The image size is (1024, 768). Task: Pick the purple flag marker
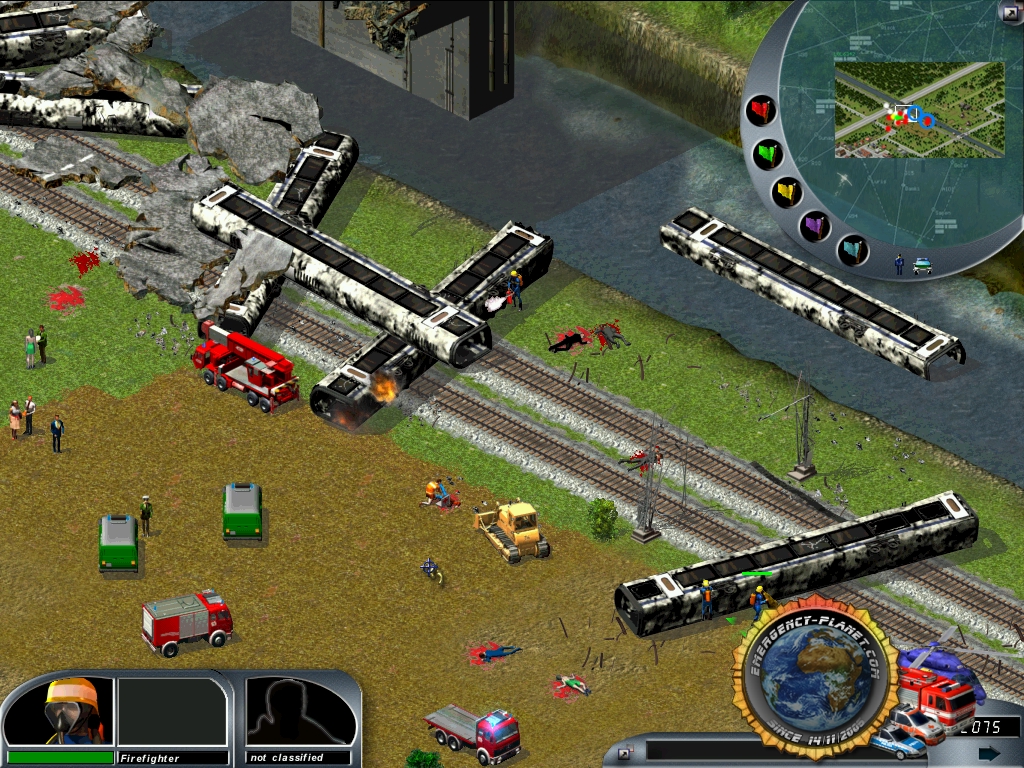[x=815, y=225]
